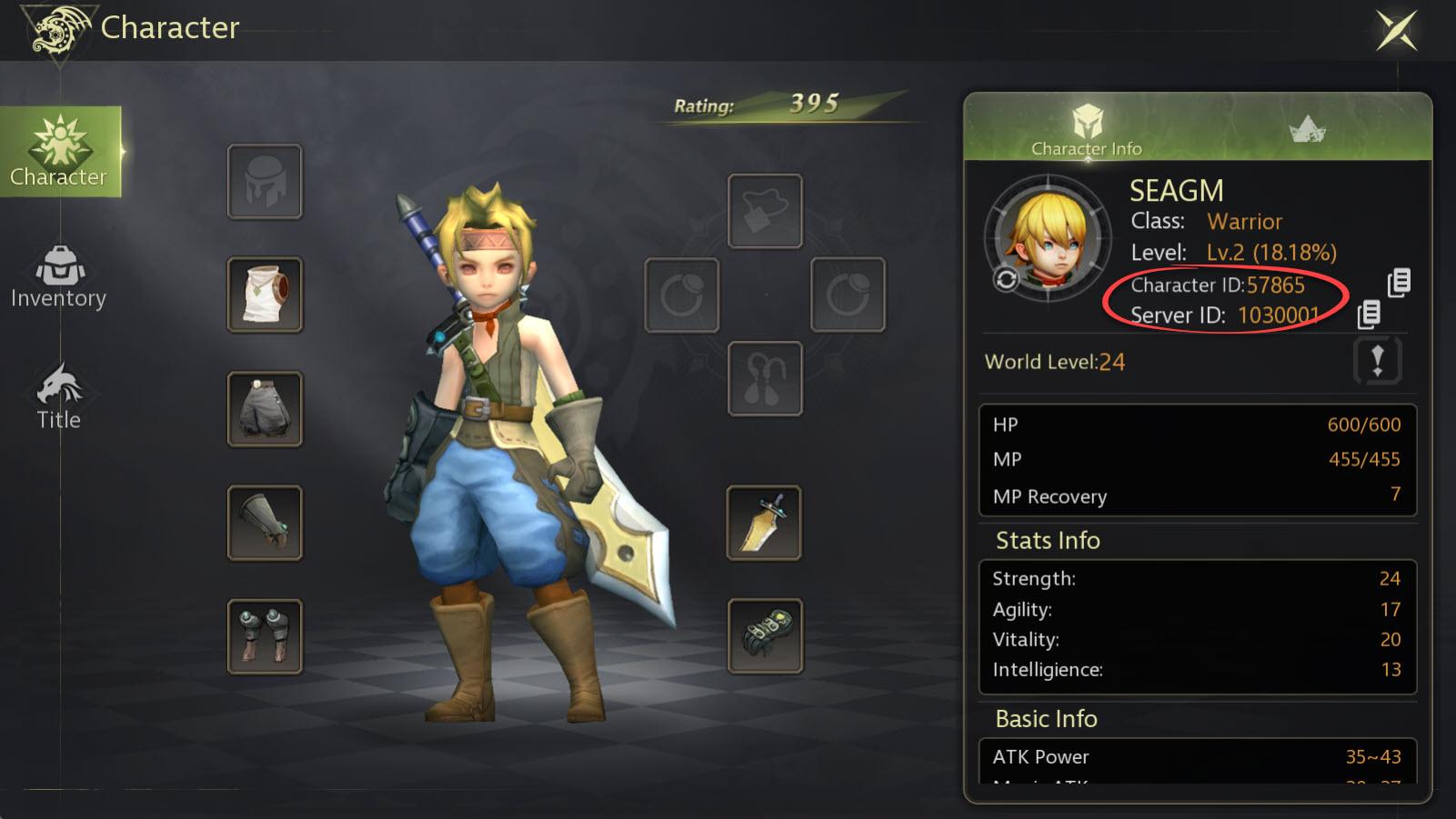
Task: Choose the gauntlet slot below the sword
Action: [765, 635]
